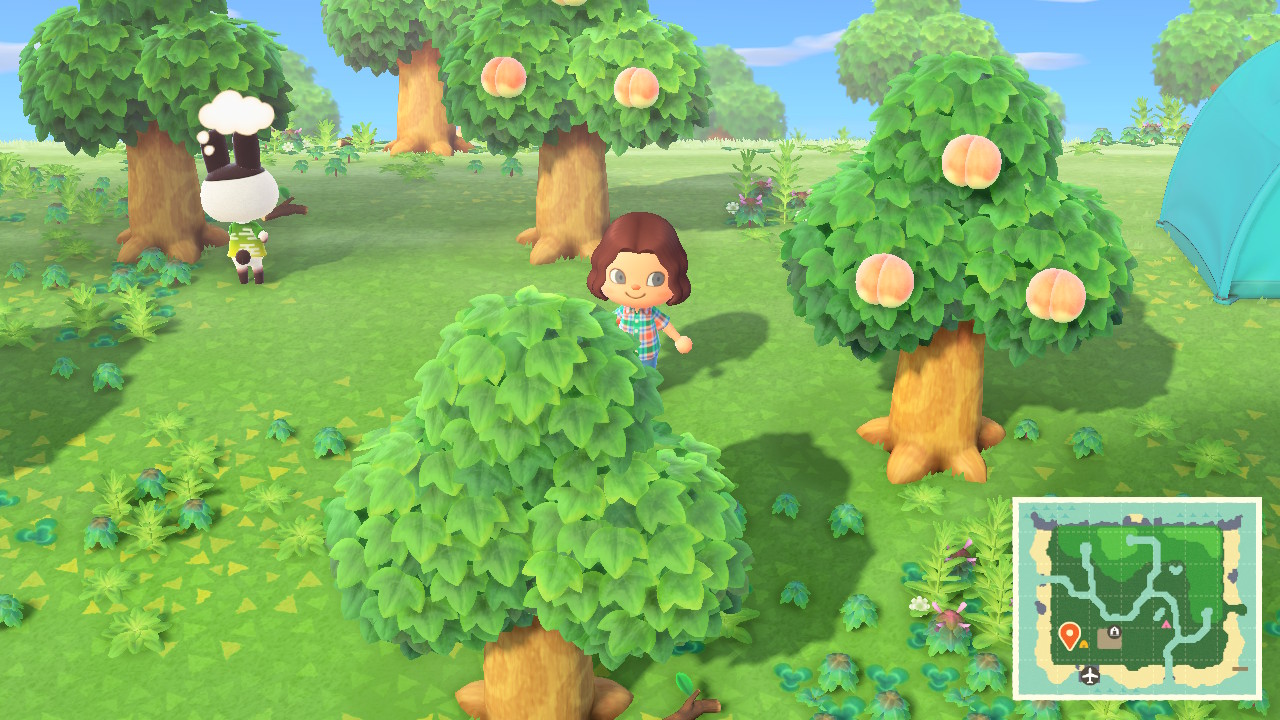Open the island minimap
The height and width of the screenshot is (720, 1280).
pyautogui.click(x=1137, y=598)
